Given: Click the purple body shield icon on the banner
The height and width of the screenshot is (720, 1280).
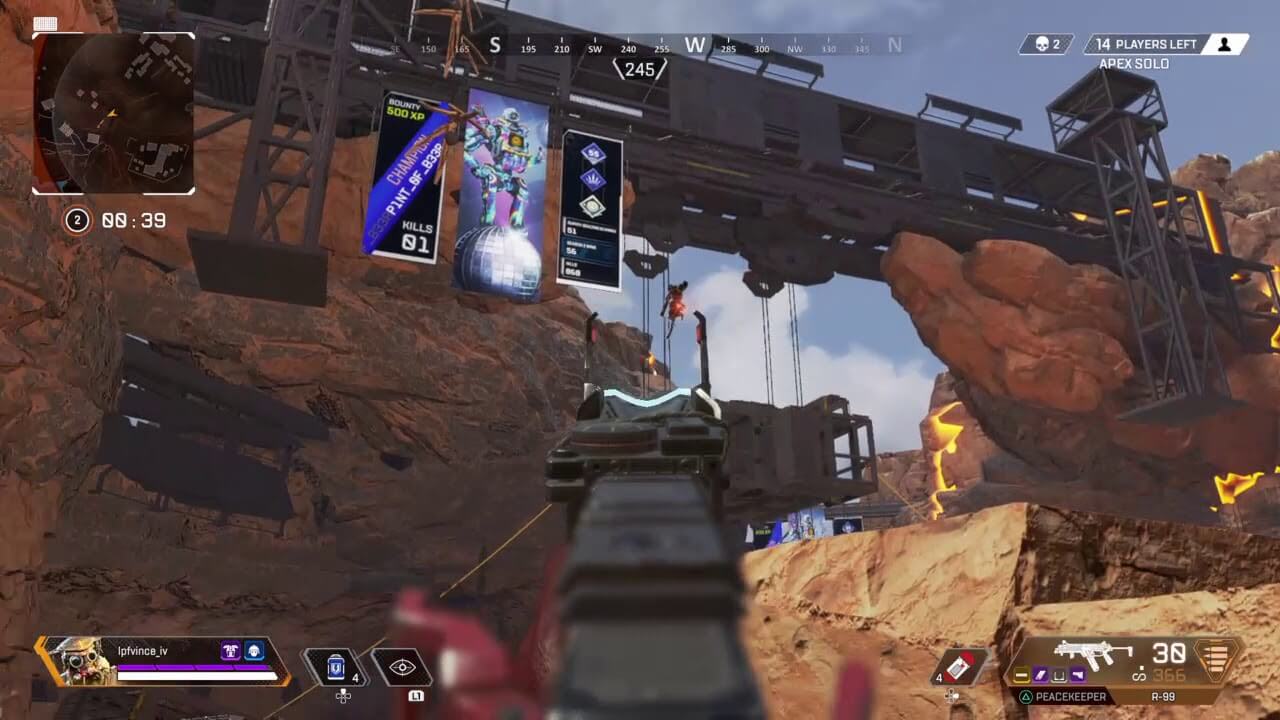Looking at the screenshot, I should 231,651.
